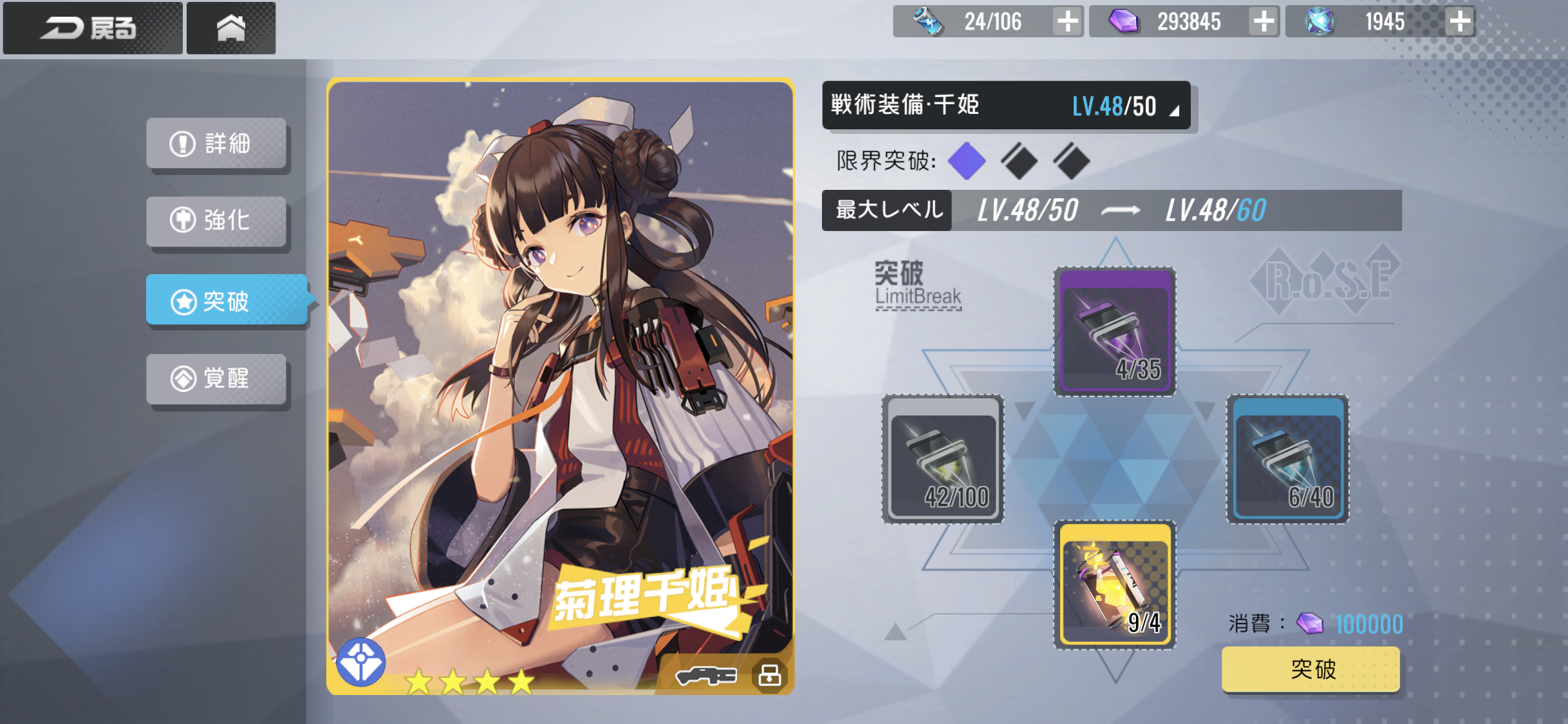Viewport: 1568px width, 724px height.
Task: Open the 覚醒 awakening tab
Action: pyautogui.click(x=216, y=378)
